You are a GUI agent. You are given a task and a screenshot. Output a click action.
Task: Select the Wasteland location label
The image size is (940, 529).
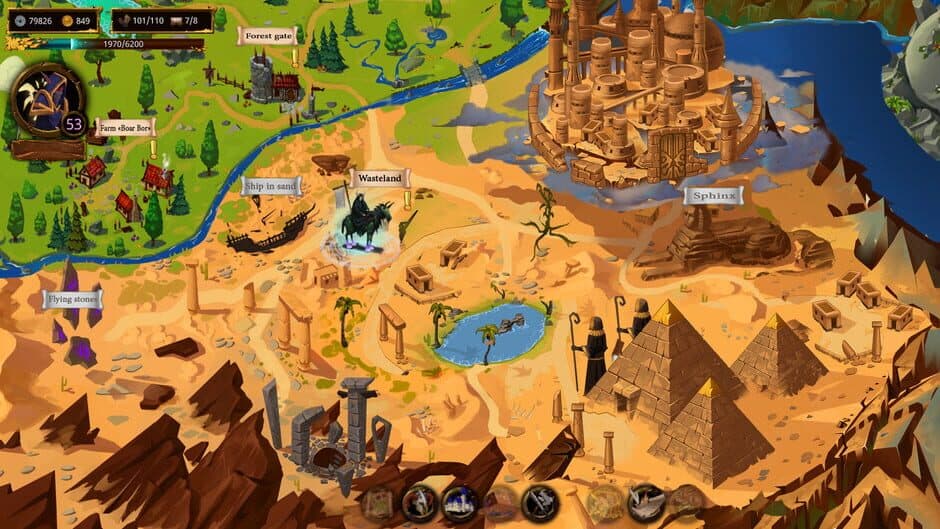tap(380, 179)
